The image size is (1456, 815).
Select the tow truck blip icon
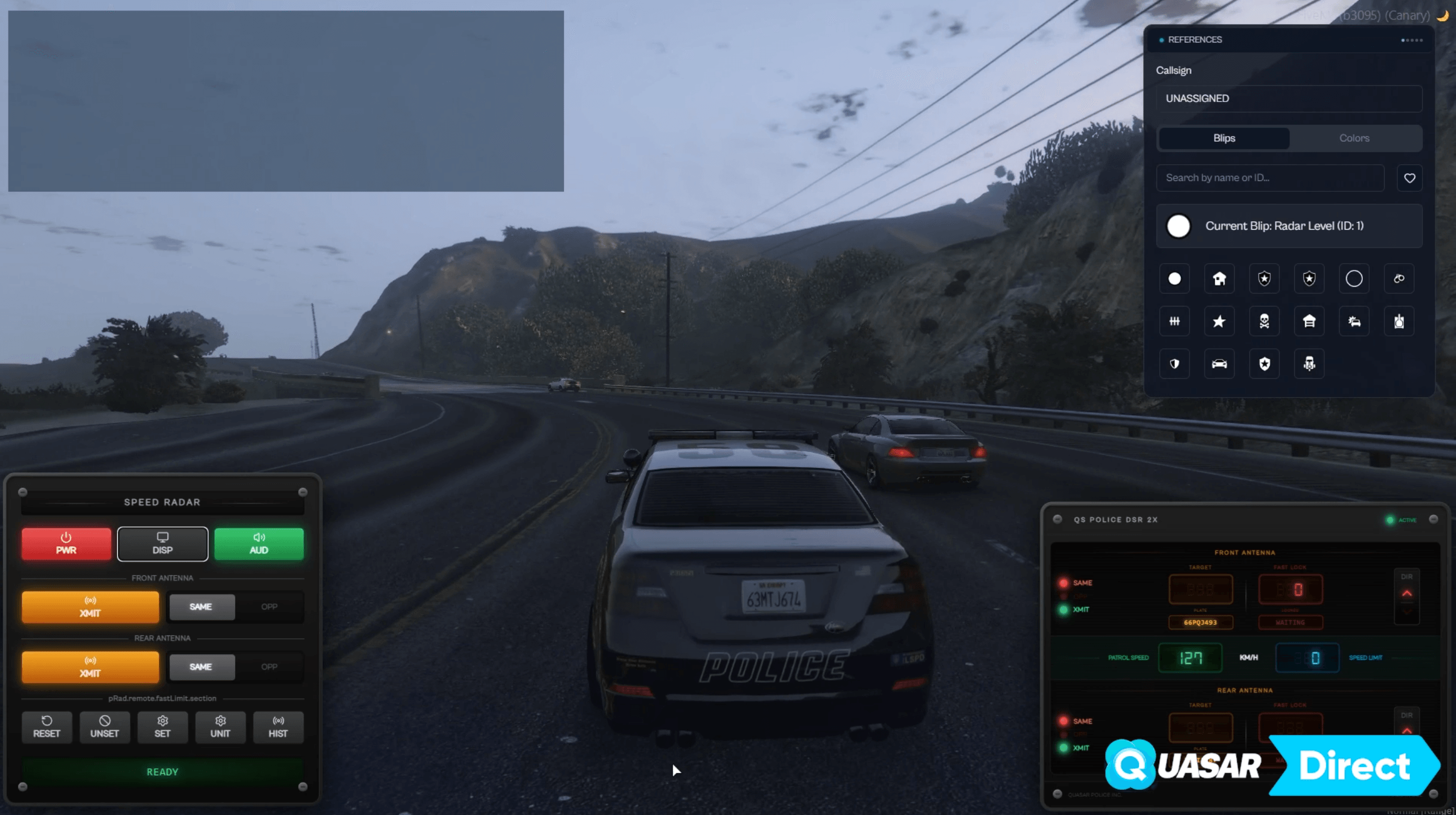pos(1309,364)
